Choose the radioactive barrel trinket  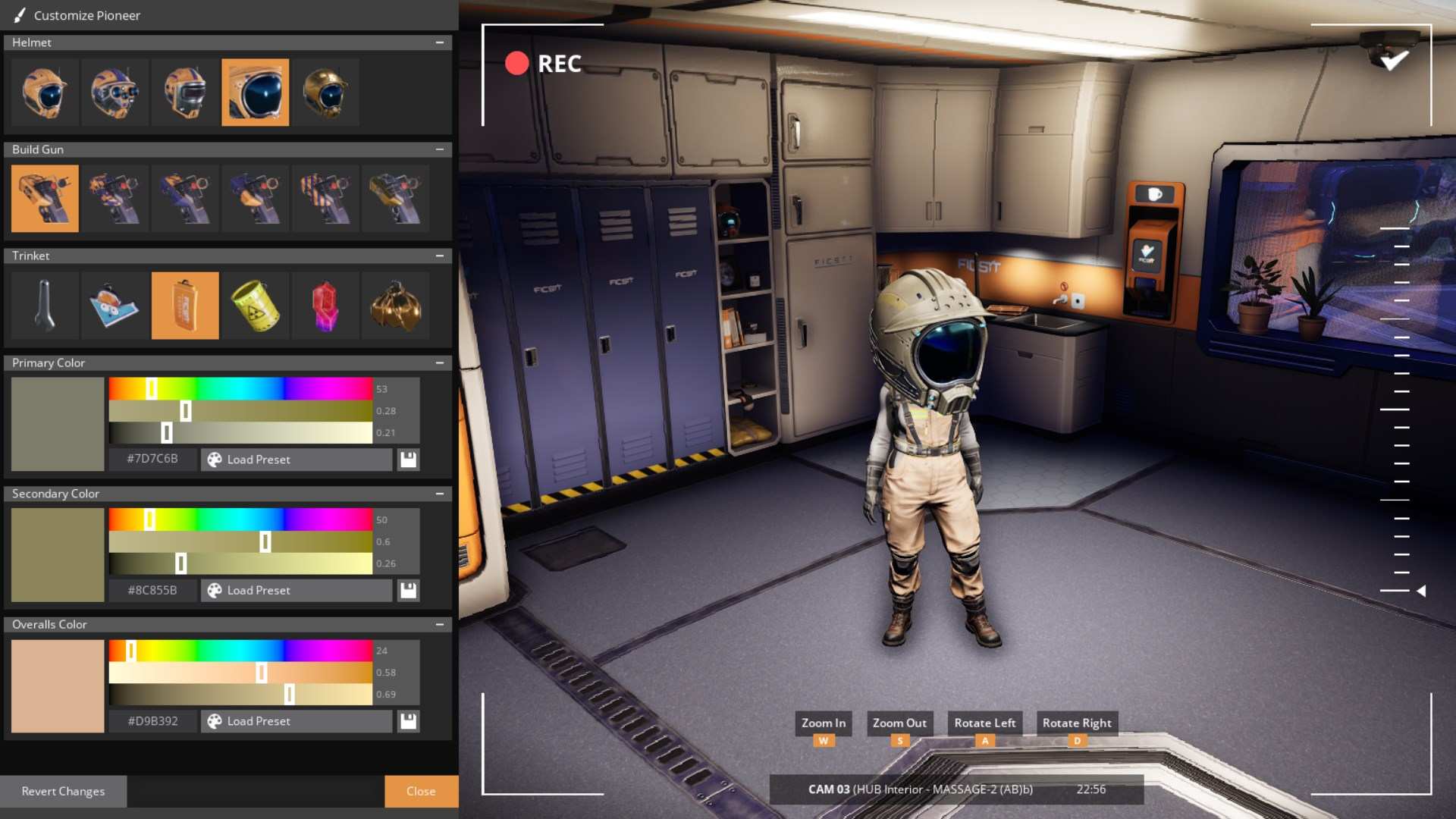pos(255,305)
